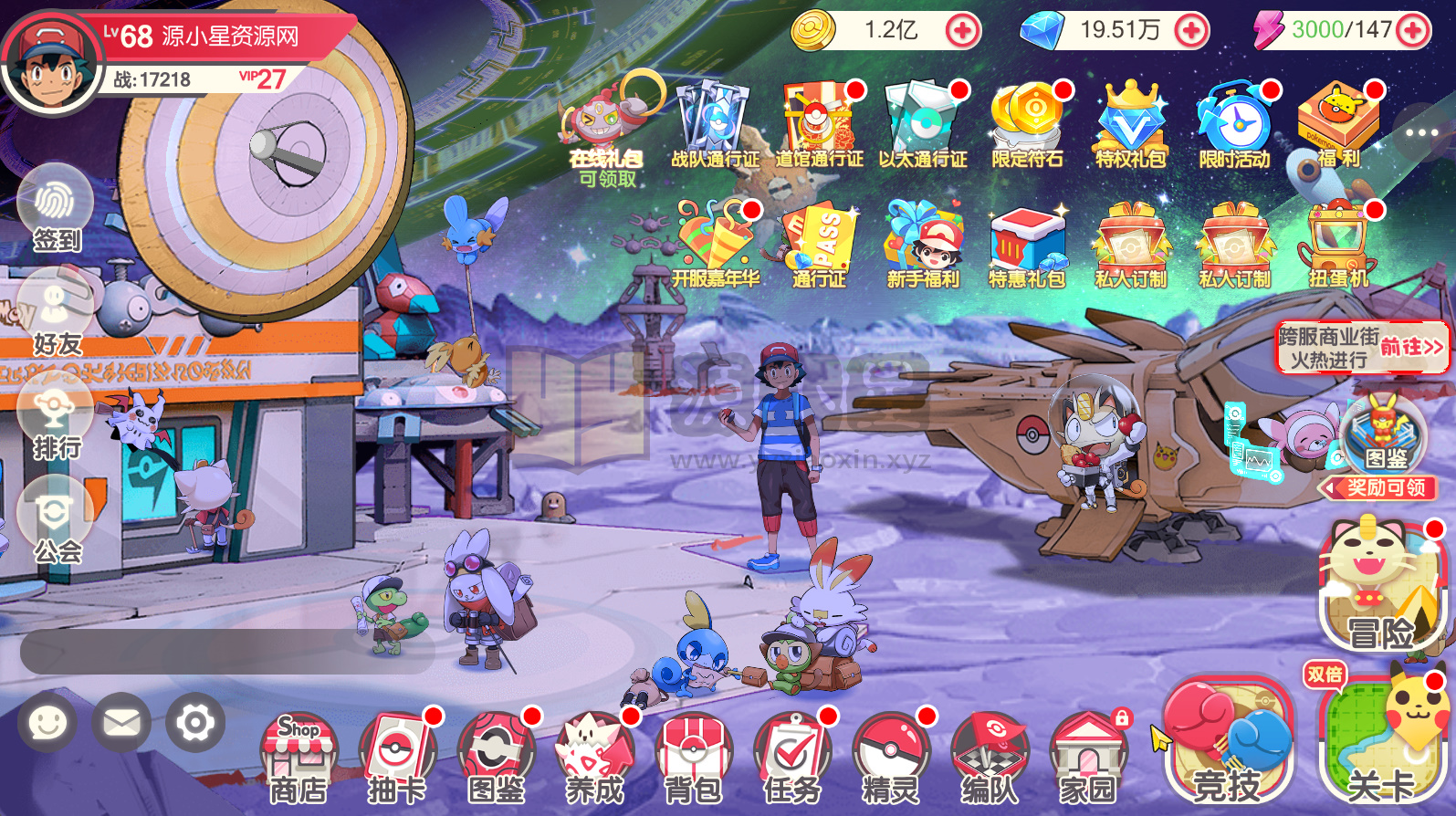This screenshot has width=1456, height=816.
Task: Open the mail envelope inbox
Action: tap(121, 723)
